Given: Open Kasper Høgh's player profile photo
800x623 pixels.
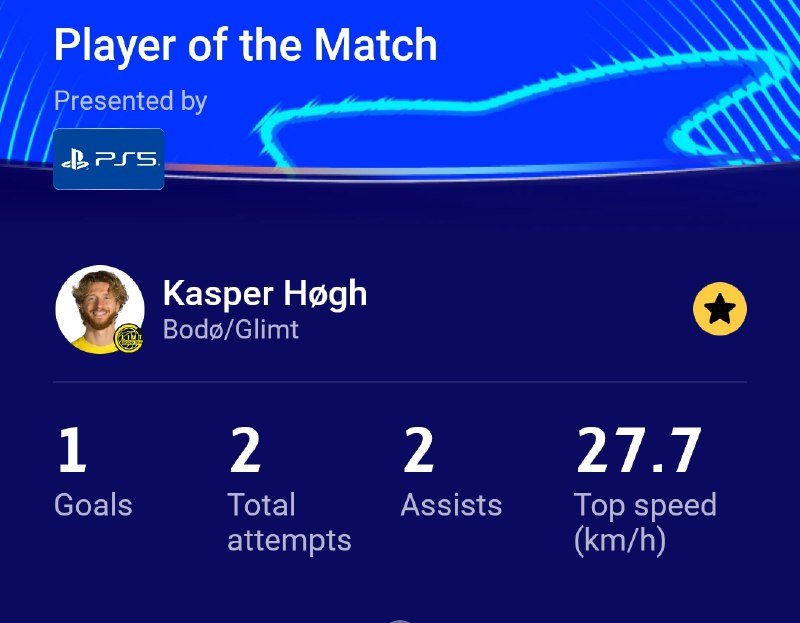Looking at the screenshot, I should [x=99, y=309].
